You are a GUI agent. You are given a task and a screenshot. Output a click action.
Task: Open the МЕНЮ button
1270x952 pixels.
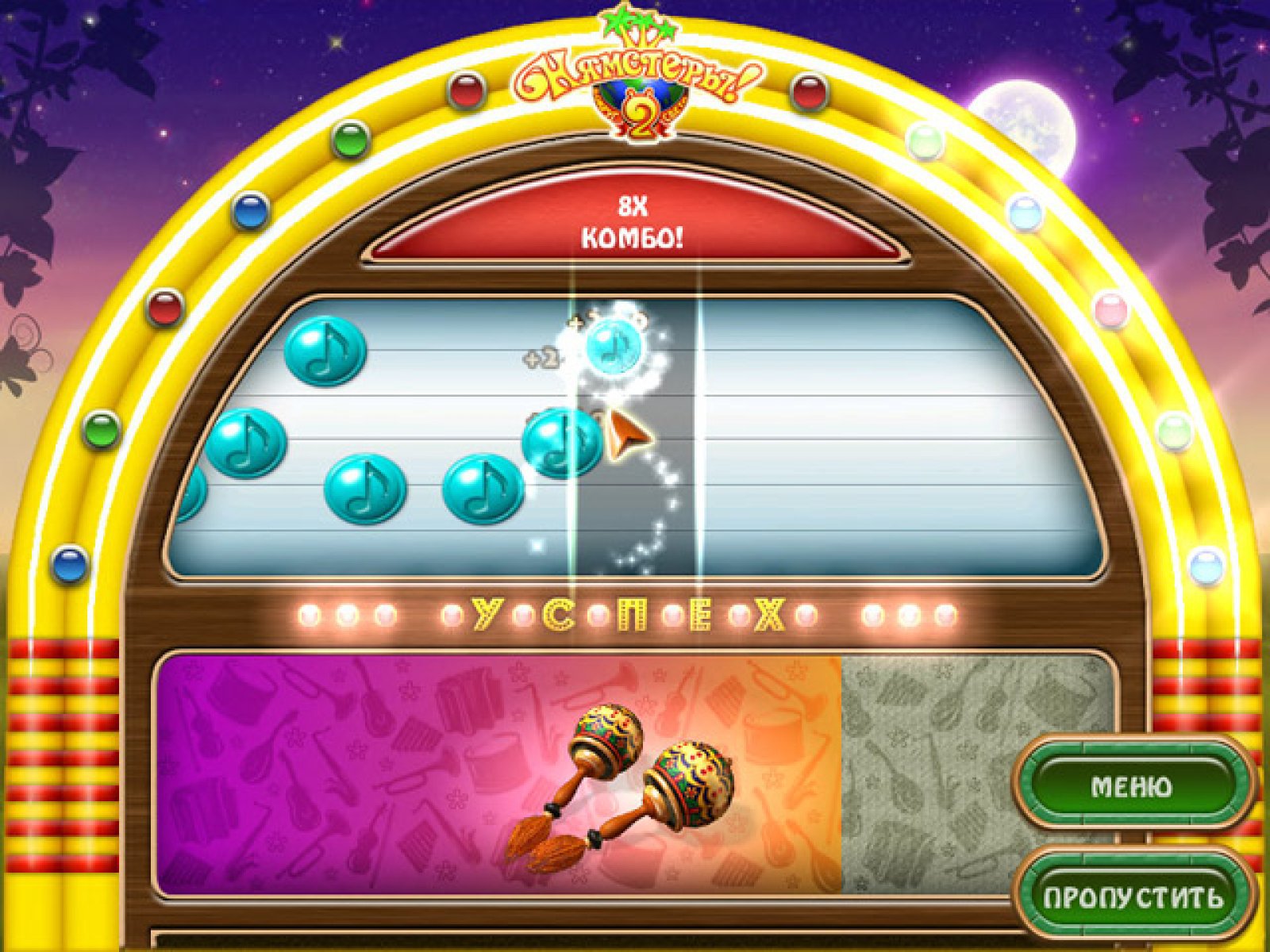click(x=1132, y=785)
